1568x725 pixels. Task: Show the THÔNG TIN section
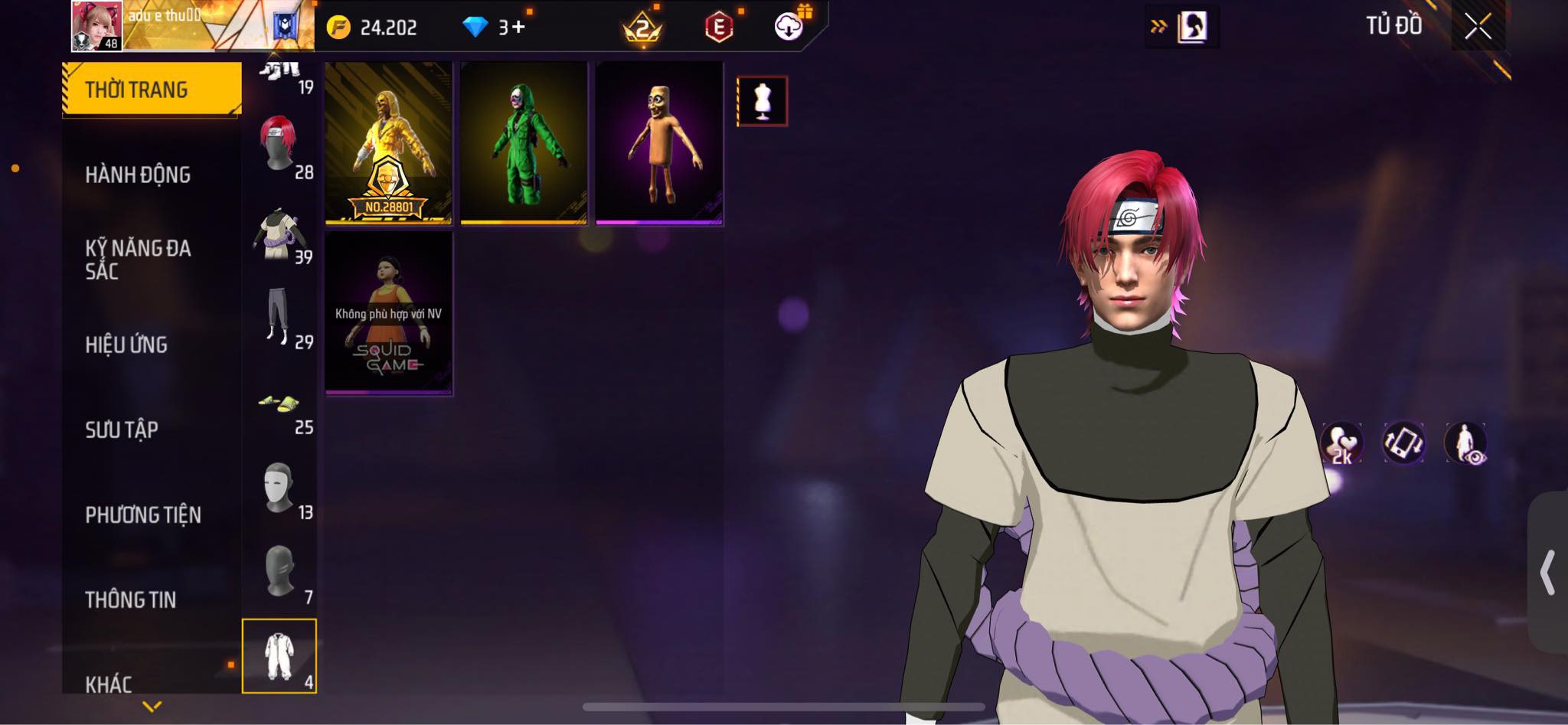point(131,599)
